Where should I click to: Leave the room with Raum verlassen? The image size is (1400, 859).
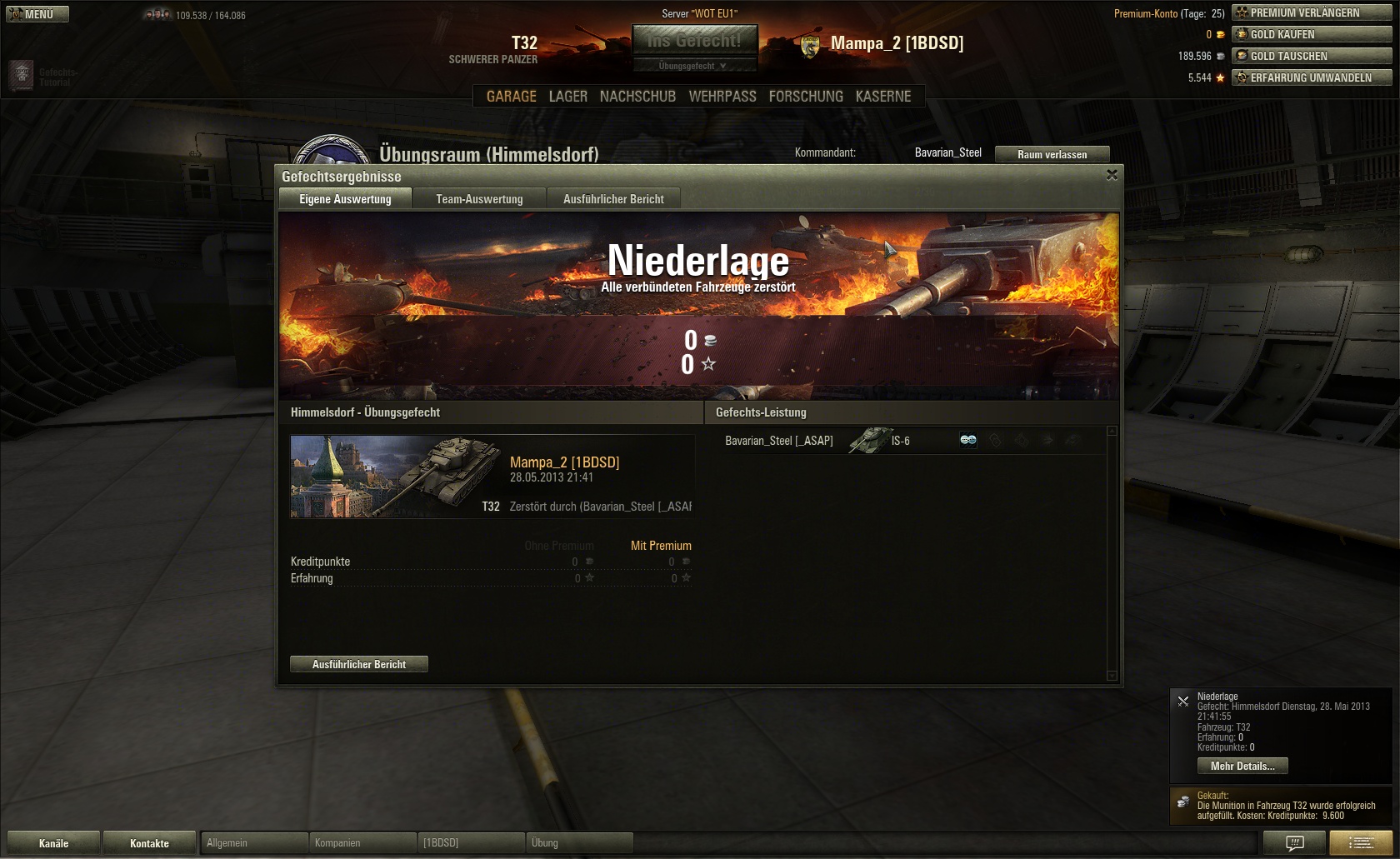(x=1052, y=154)
